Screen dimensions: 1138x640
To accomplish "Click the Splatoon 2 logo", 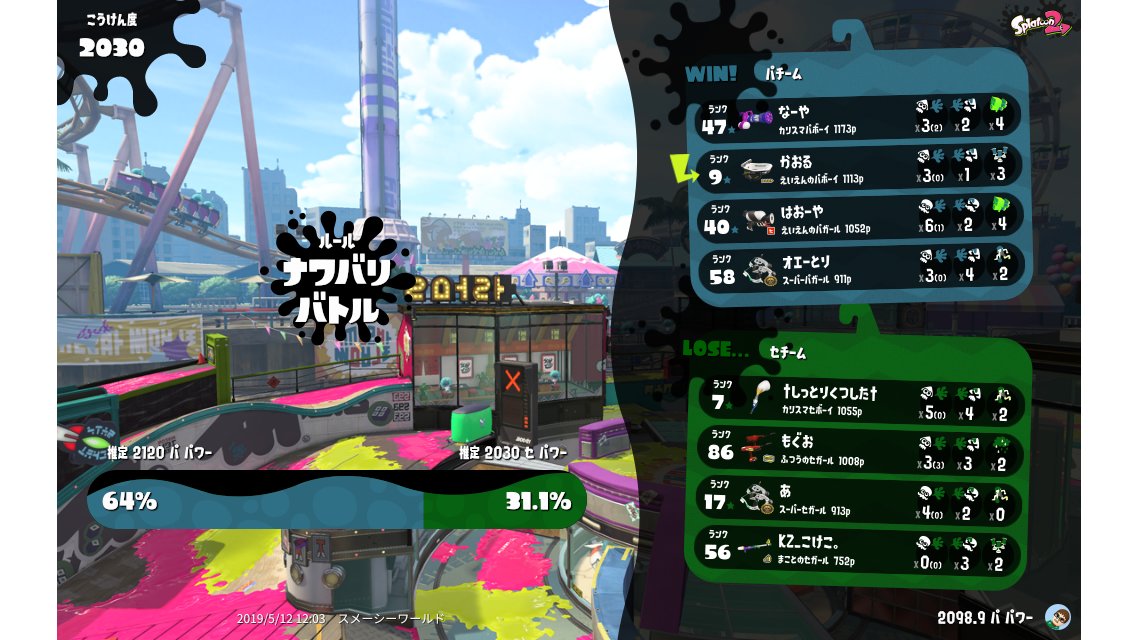I will point(1039,22).
